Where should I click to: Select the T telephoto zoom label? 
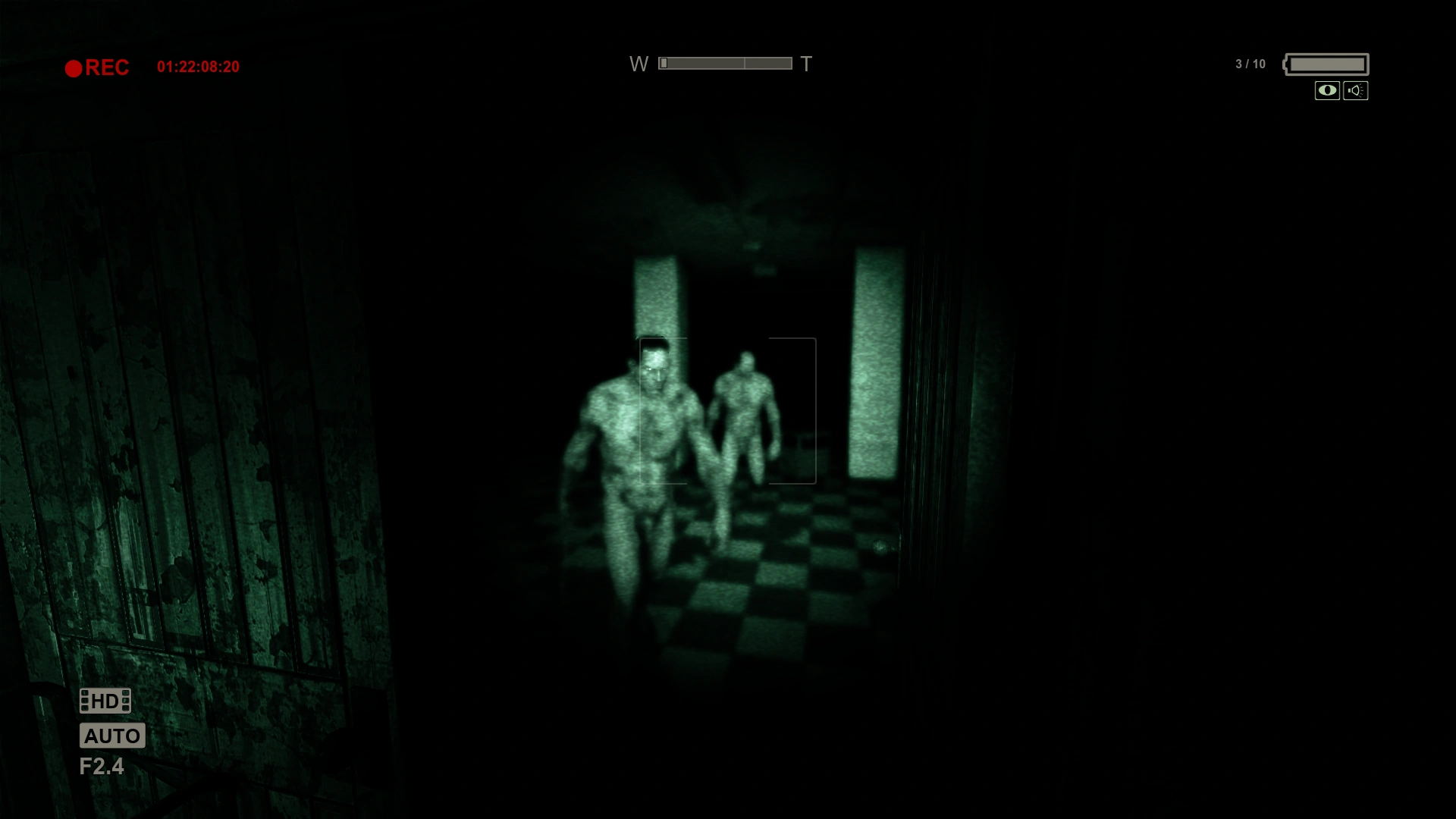pyautogui.click(x=806, y=64)
